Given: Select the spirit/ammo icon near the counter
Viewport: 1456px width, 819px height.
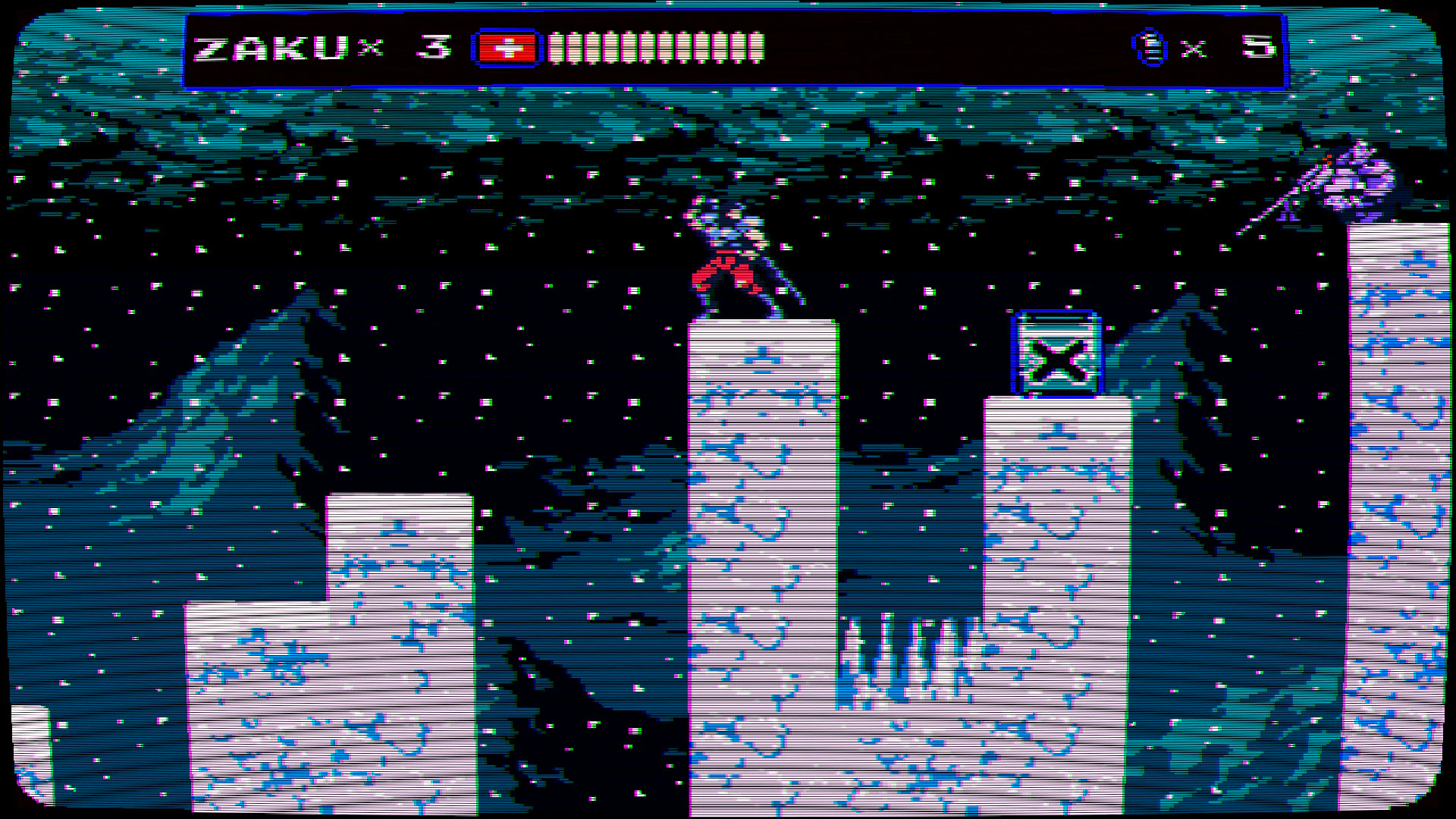Looking at the screenshot, I should (1150, 47).
